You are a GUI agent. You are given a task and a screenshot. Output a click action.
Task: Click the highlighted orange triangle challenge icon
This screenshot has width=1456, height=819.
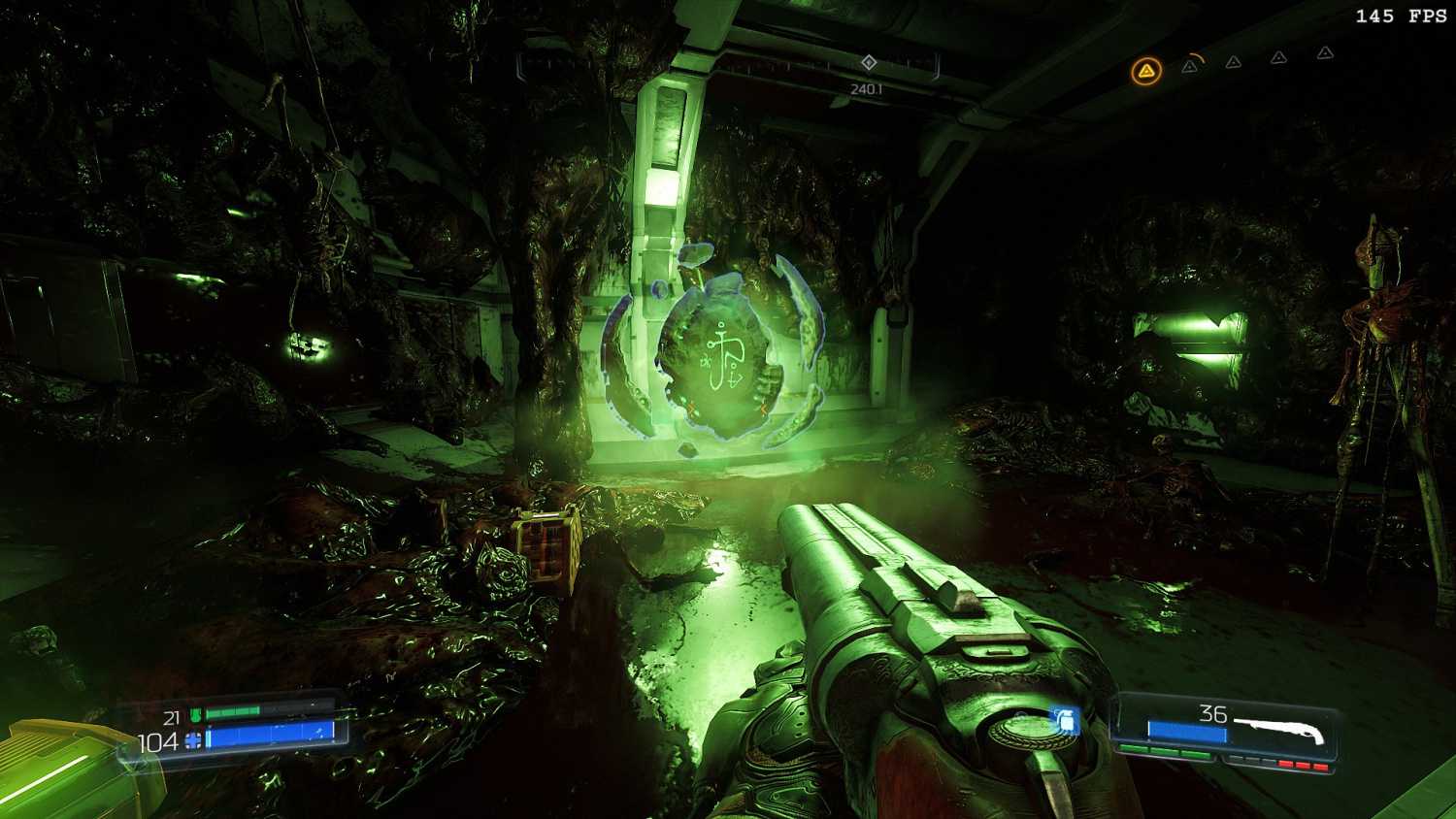pos(1146,71)
